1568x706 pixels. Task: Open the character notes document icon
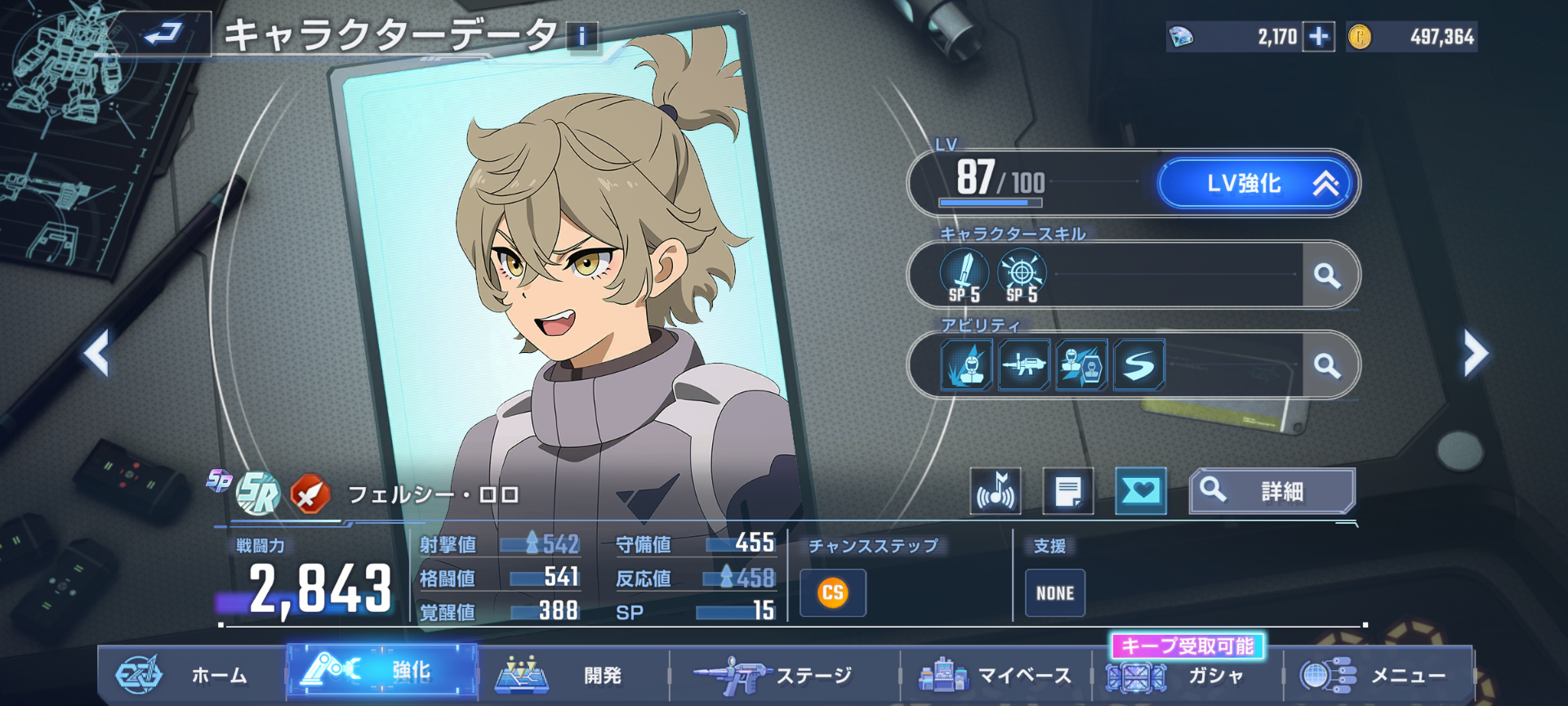[1067, 491]
